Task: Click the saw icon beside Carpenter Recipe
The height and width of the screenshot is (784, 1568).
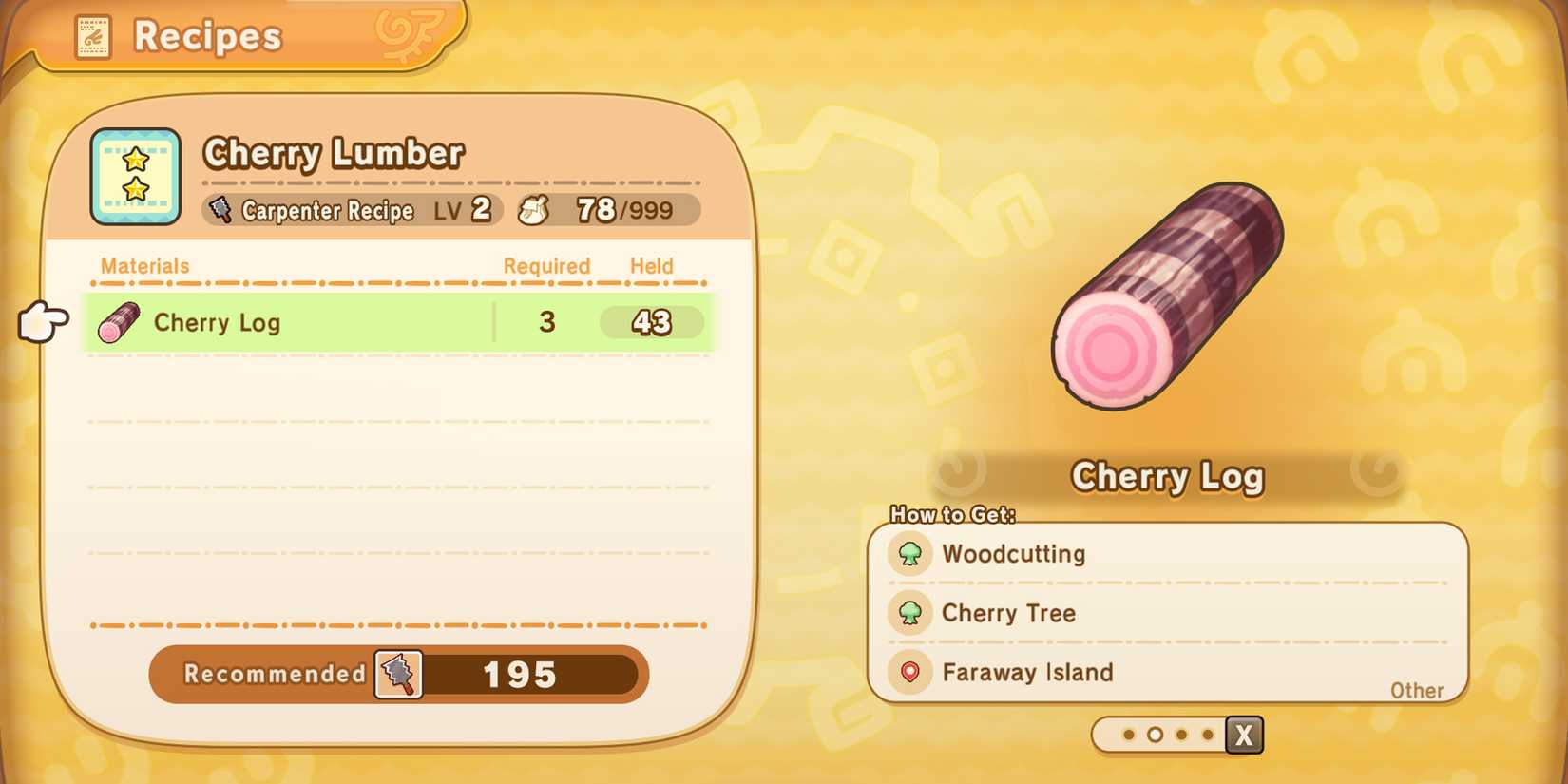Action: tap(222, 210)
